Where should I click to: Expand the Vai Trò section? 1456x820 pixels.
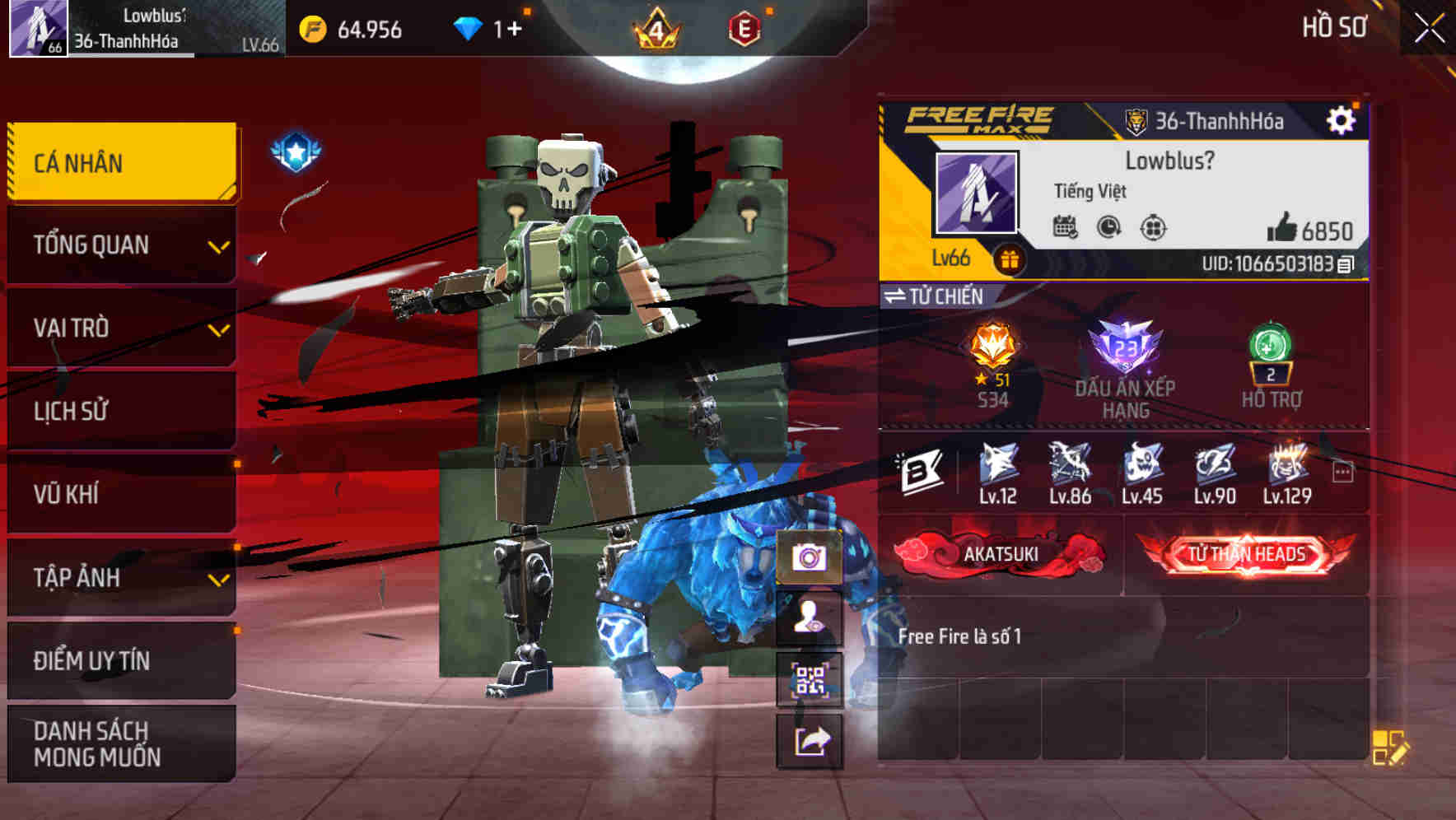tap(120, 328)
